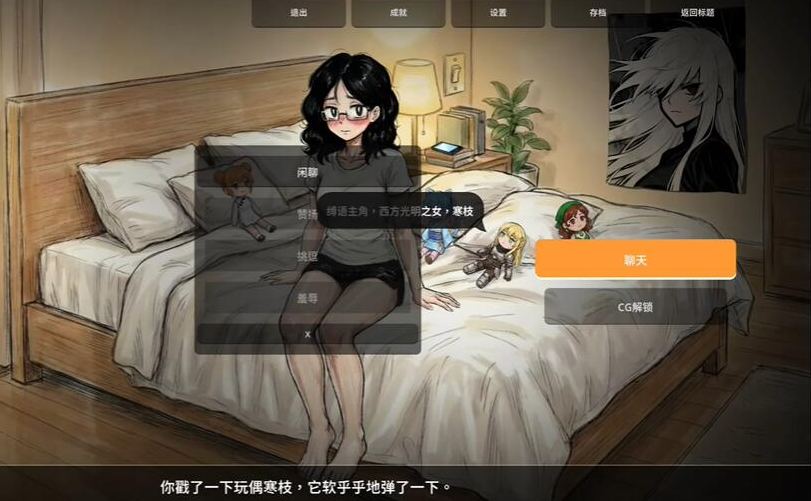Open the CG解锁 unlock button
This screenshot has height=501, width=811.
[635, 306]
